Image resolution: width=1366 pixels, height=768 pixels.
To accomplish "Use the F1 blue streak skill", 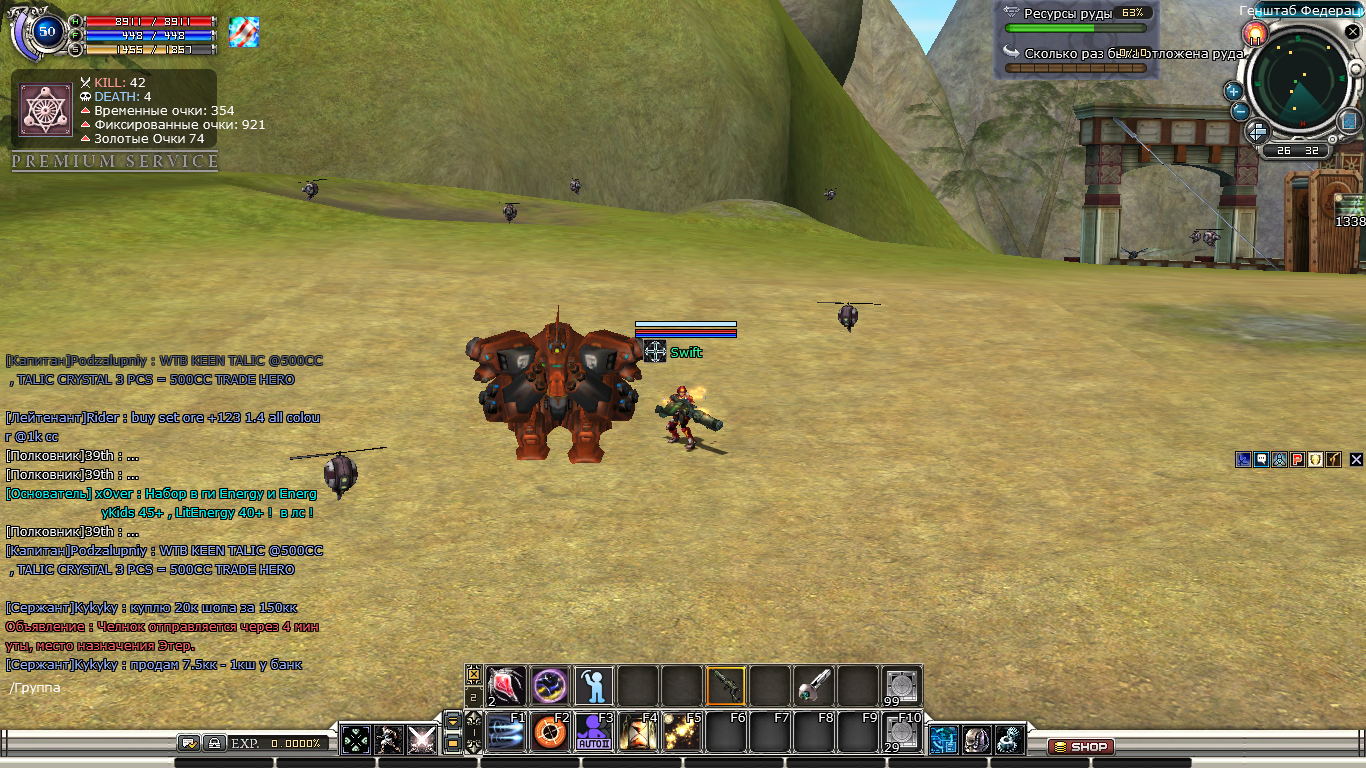I will (505, 733).
